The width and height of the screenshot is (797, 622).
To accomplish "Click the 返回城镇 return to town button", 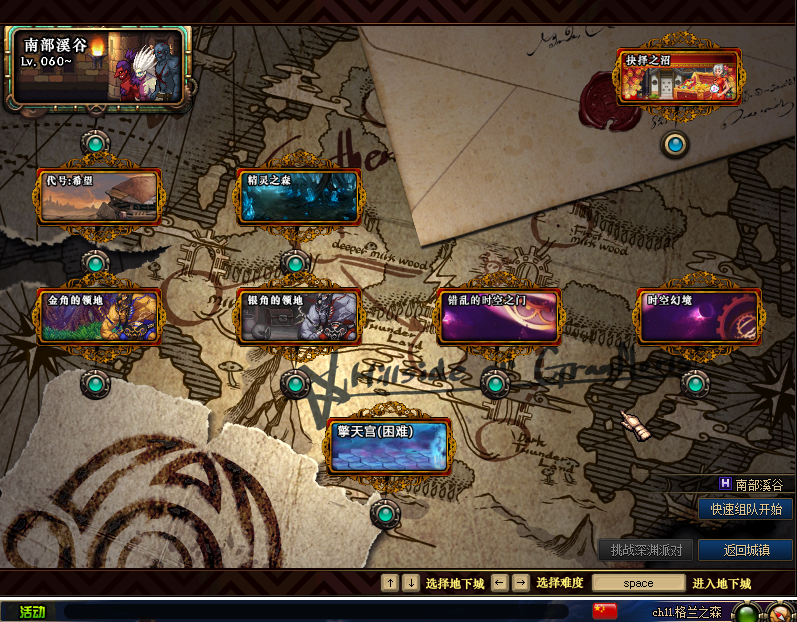I will [745, 549].
